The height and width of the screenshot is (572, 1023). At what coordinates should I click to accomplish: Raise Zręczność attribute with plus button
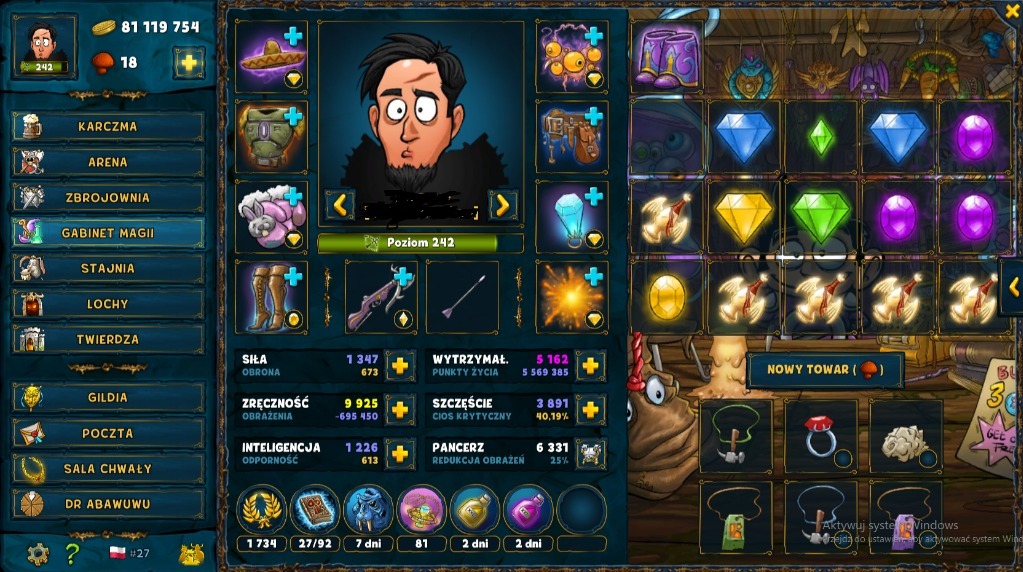(399, 410)
